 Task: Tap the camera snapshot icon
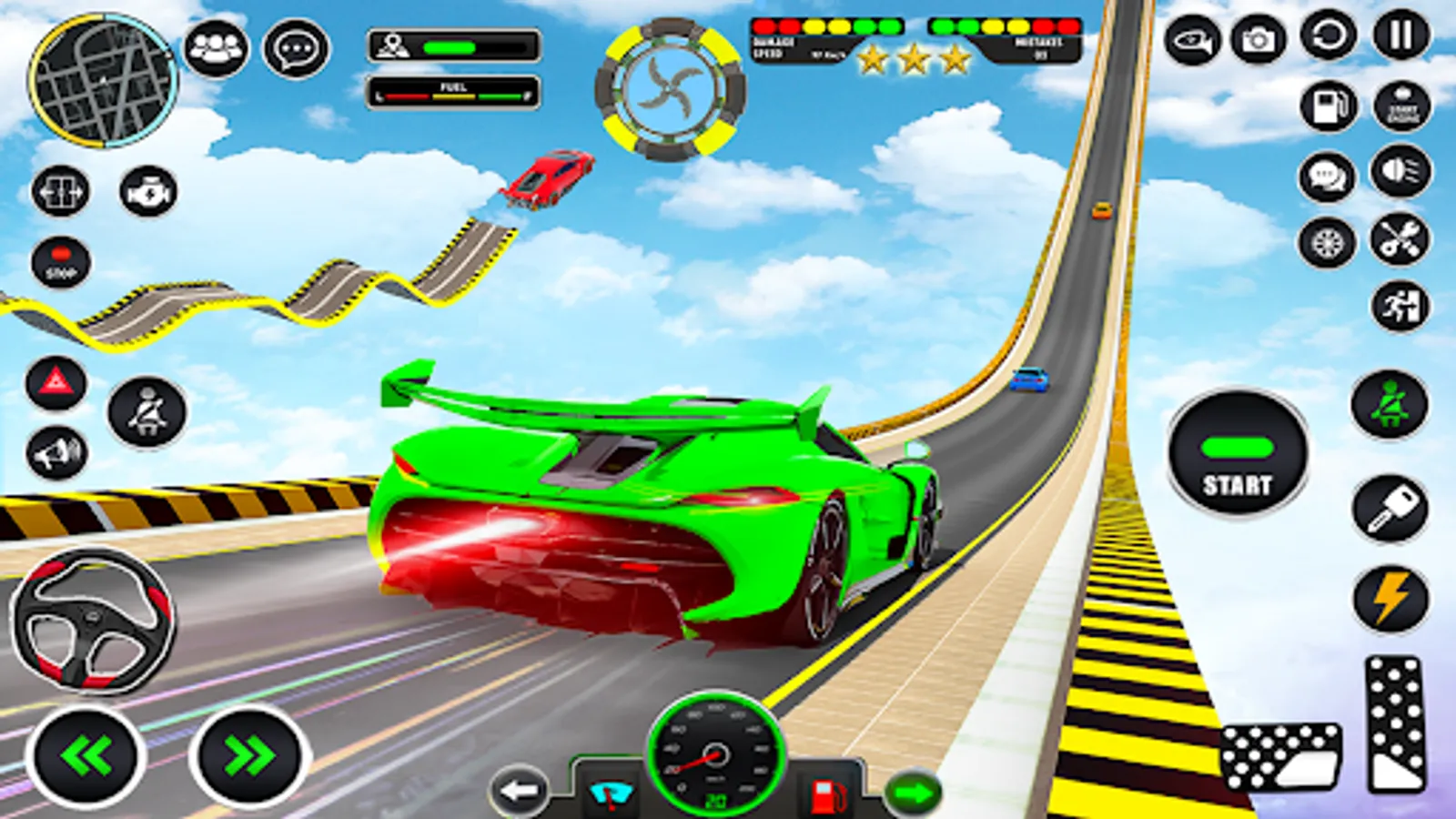pyautogui.click(x=1259, y=40)
